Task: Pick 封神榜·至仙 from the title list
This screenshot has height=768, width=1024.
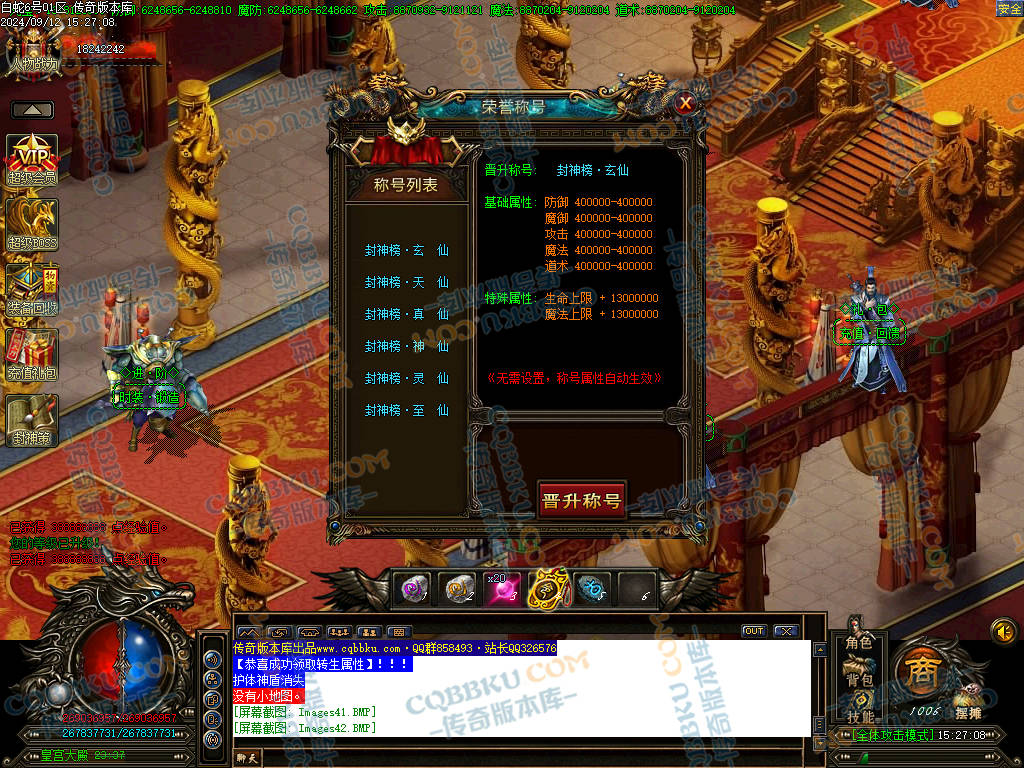Action: click(406, 411)
